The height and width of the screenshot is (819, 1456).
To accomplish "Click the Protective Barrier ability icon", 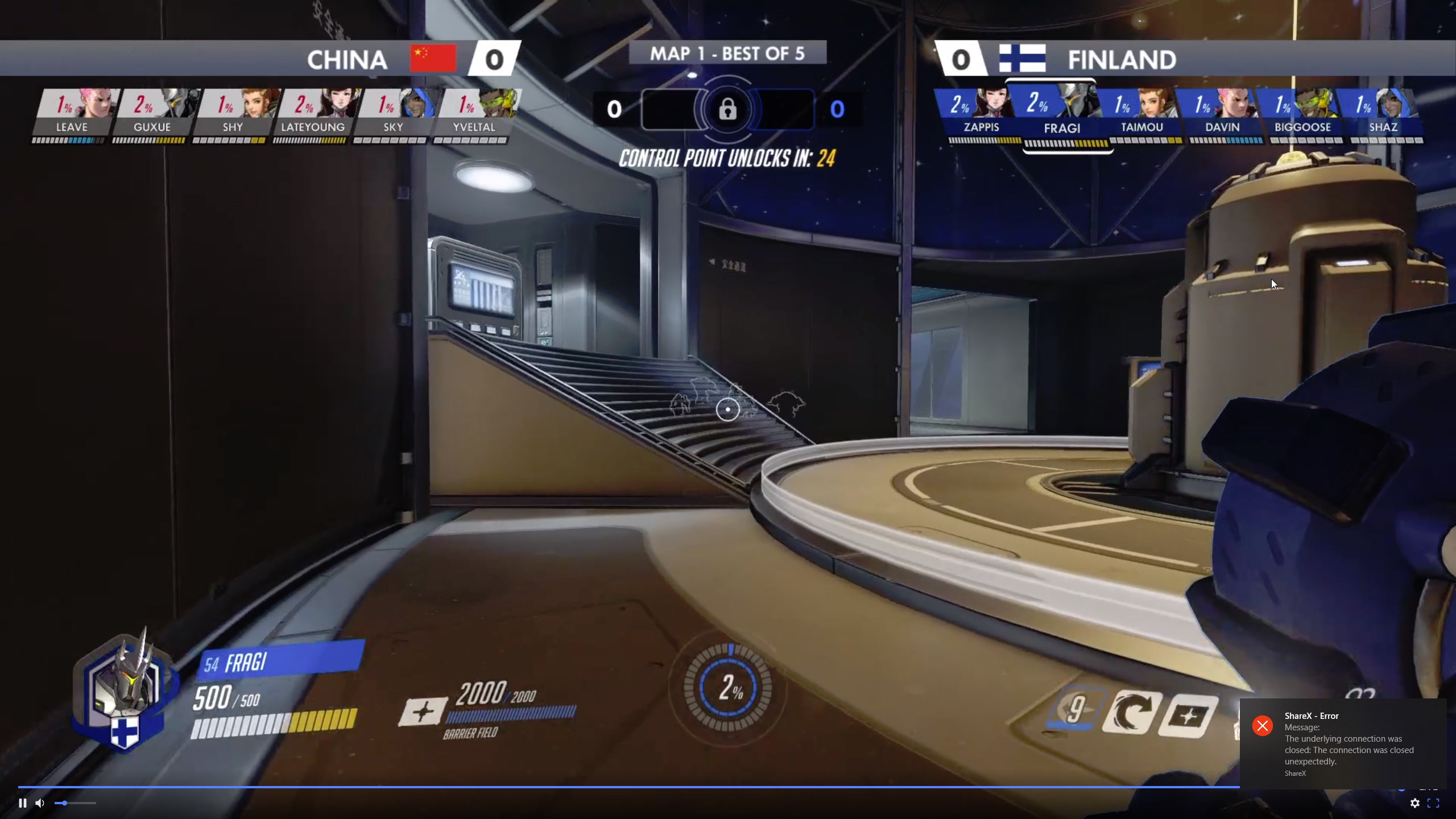I will click(x=1189, y=715).
